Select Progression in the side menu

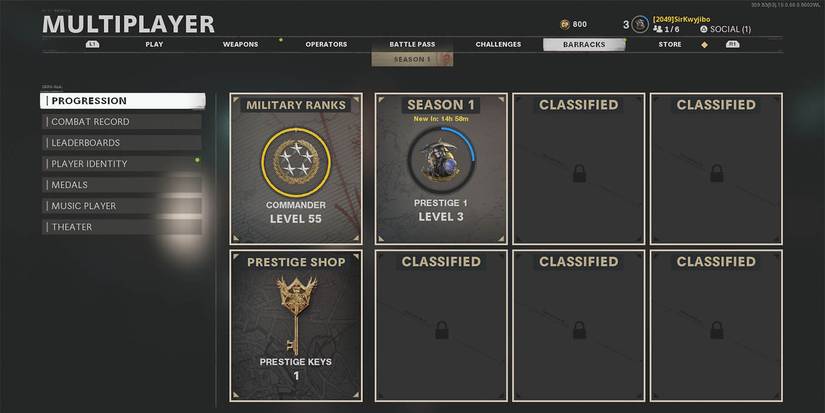click(x=122, y=101)
